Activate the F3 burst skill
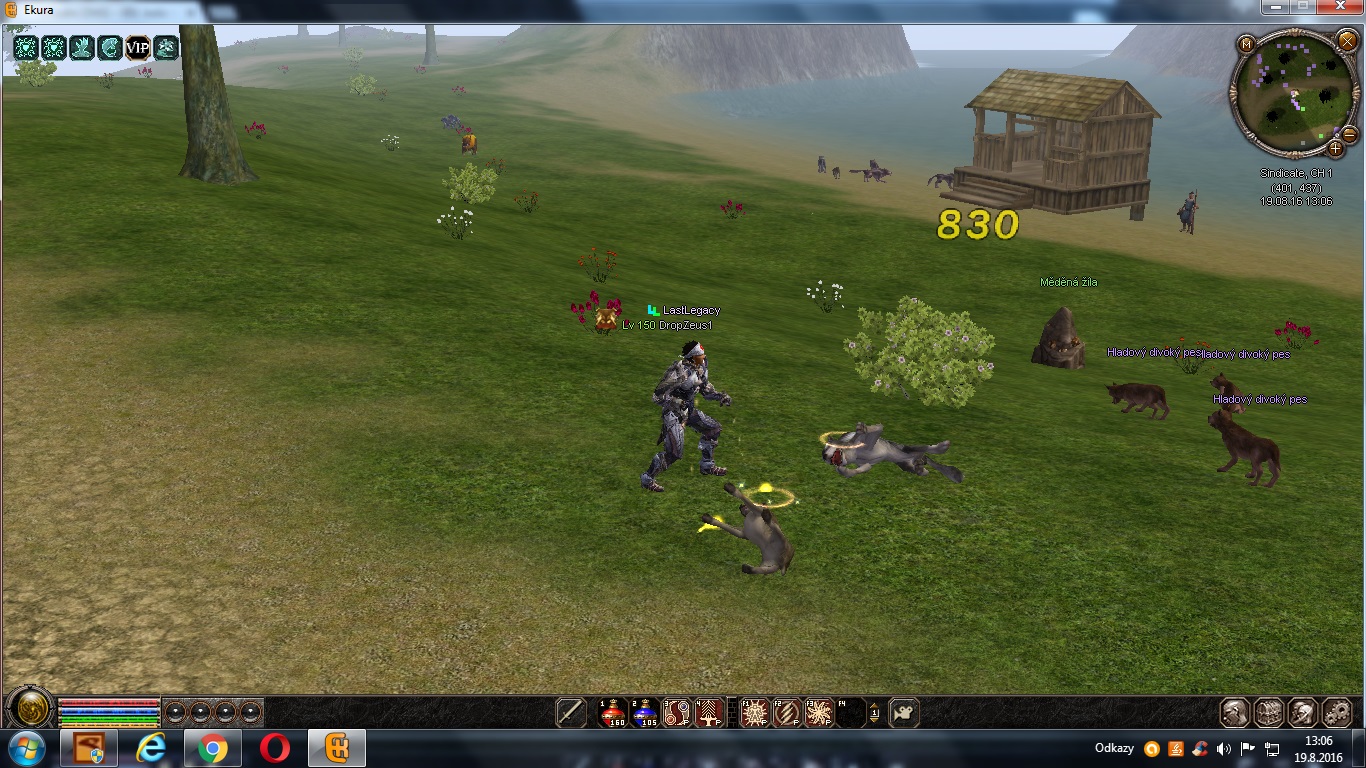This screenshot has width=1366, height=768. click(x=819, y=712)
